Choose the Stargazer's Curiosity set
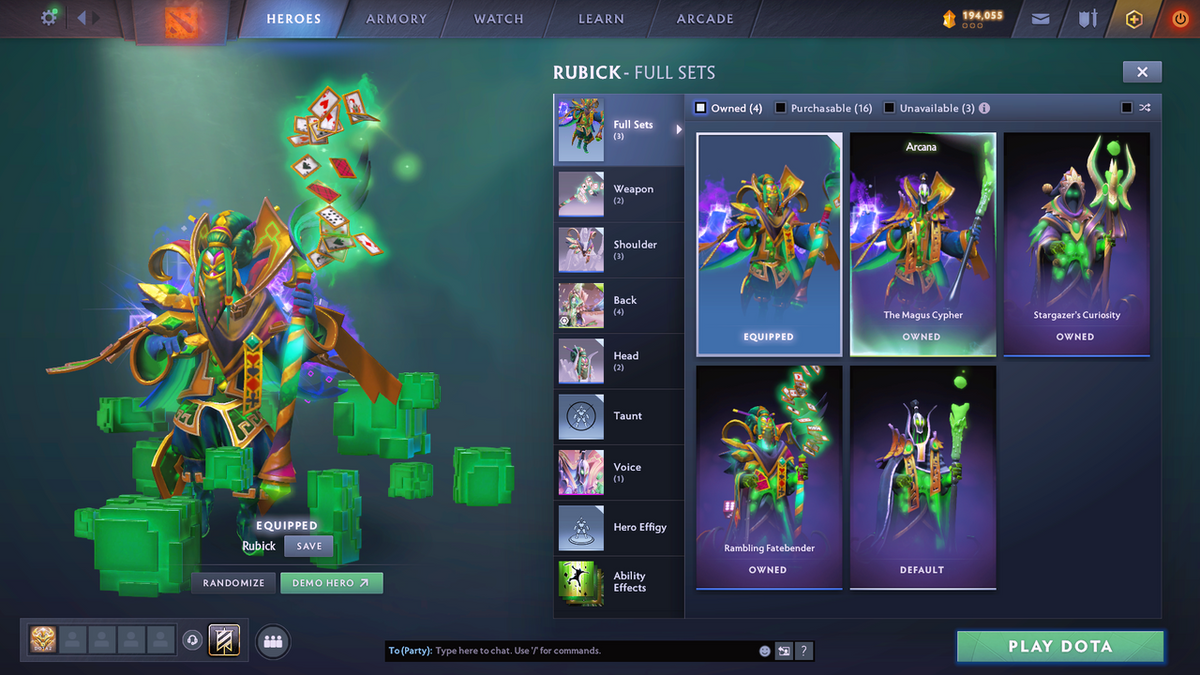Image resolution: width=1200 pixels, height=675 pixels. point(1076,245)
